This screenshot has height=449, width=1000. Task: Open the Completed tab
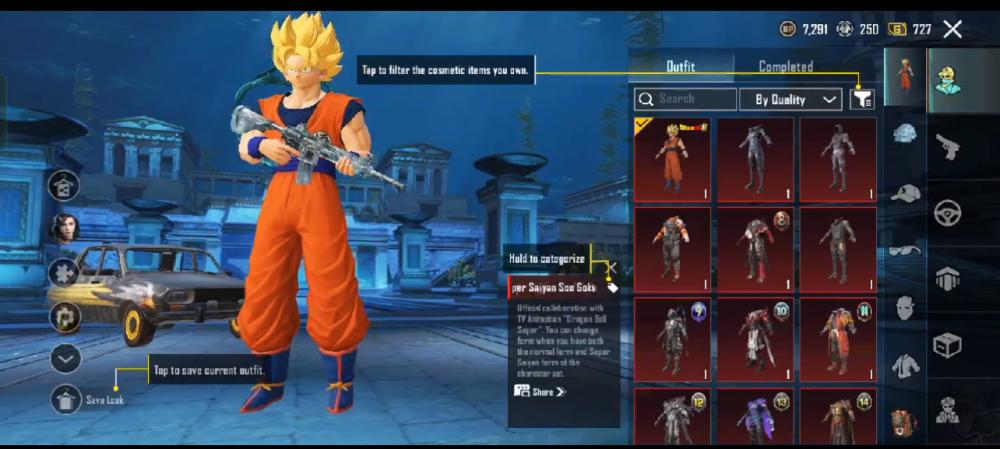click(785, 67)
